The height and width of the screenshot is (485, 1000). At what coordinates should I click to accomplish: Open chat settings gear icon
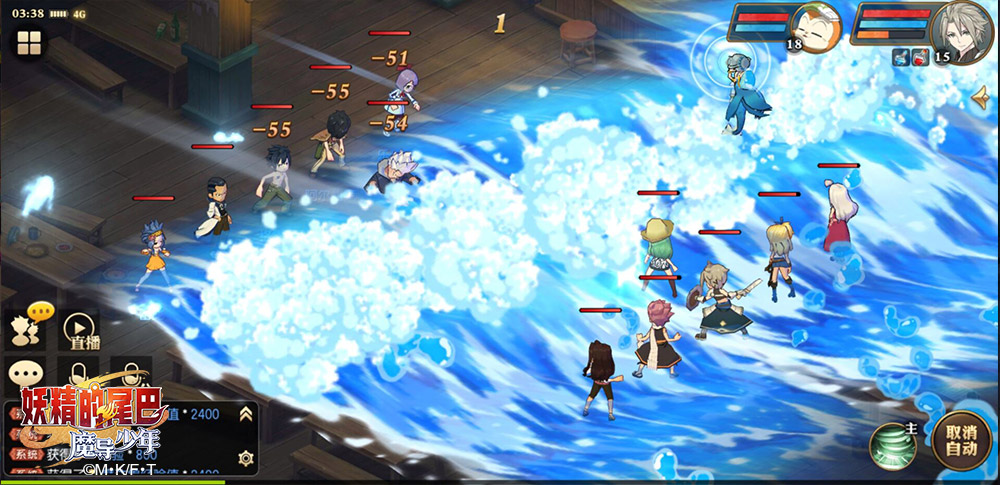(245, 457)
